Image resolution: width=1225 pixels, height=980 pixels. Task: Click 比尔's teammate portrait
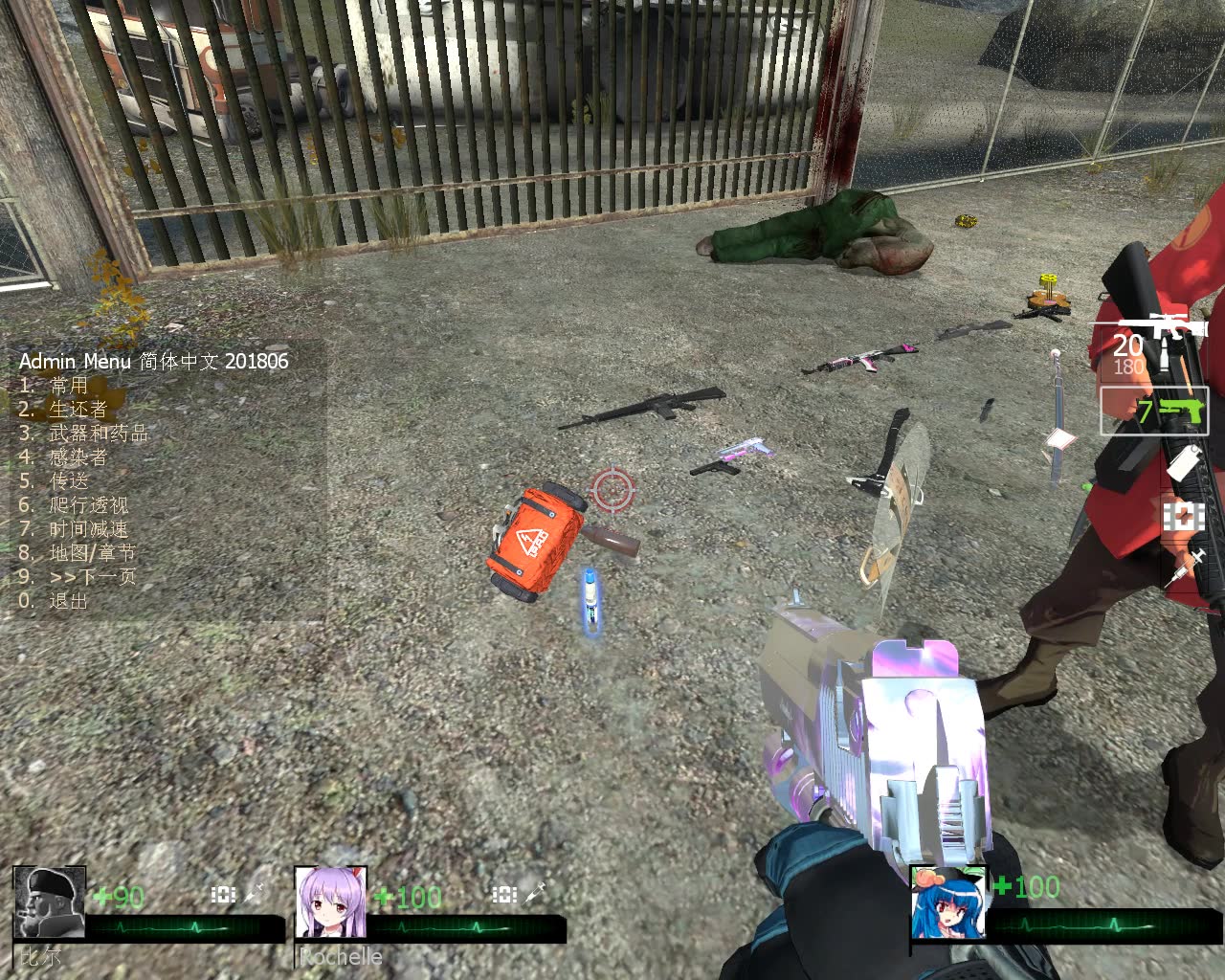coord(50,902)
